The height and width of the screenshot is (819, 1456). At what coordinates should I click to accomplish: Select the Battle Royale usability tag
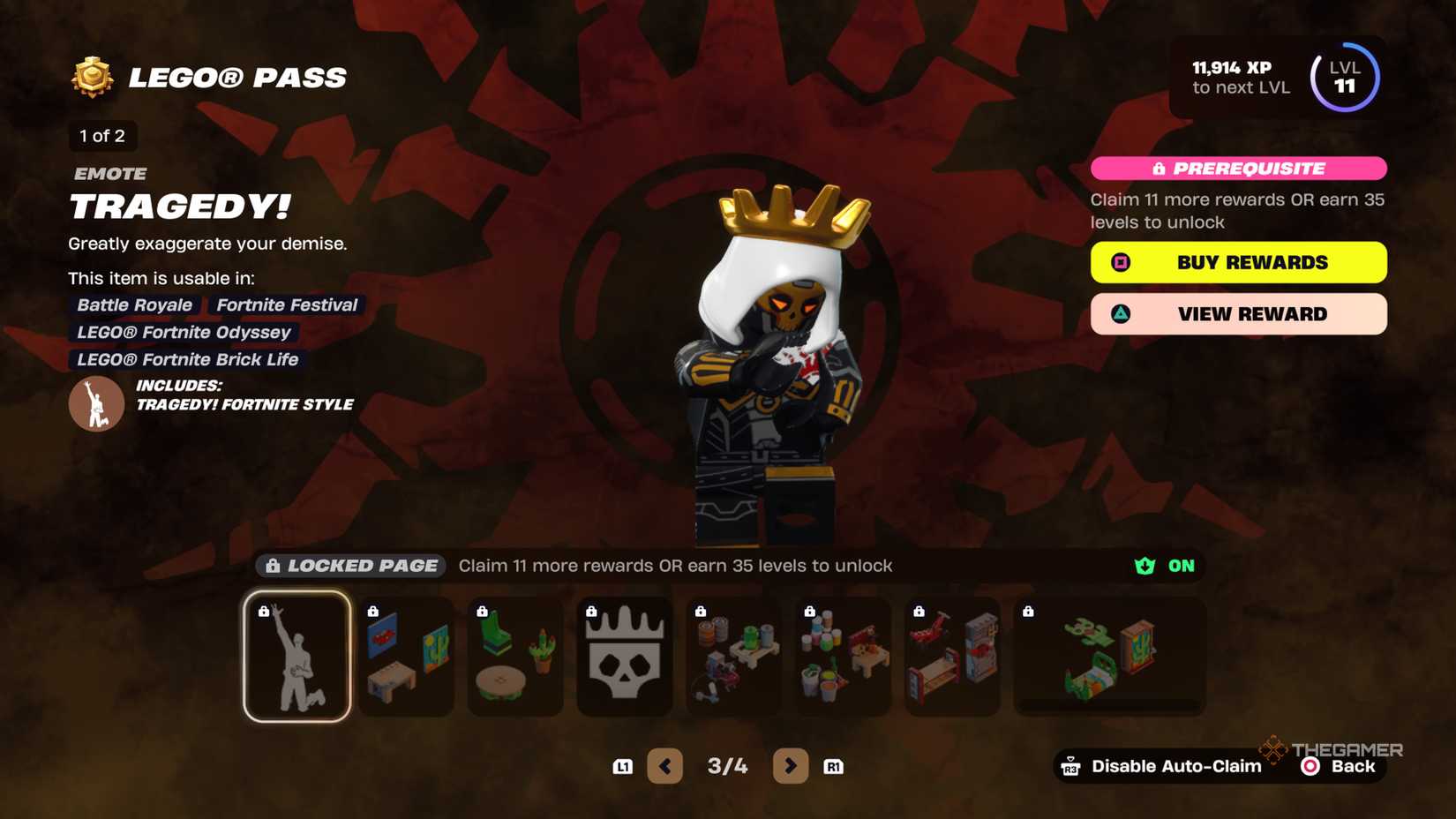(x=133, y=304)
